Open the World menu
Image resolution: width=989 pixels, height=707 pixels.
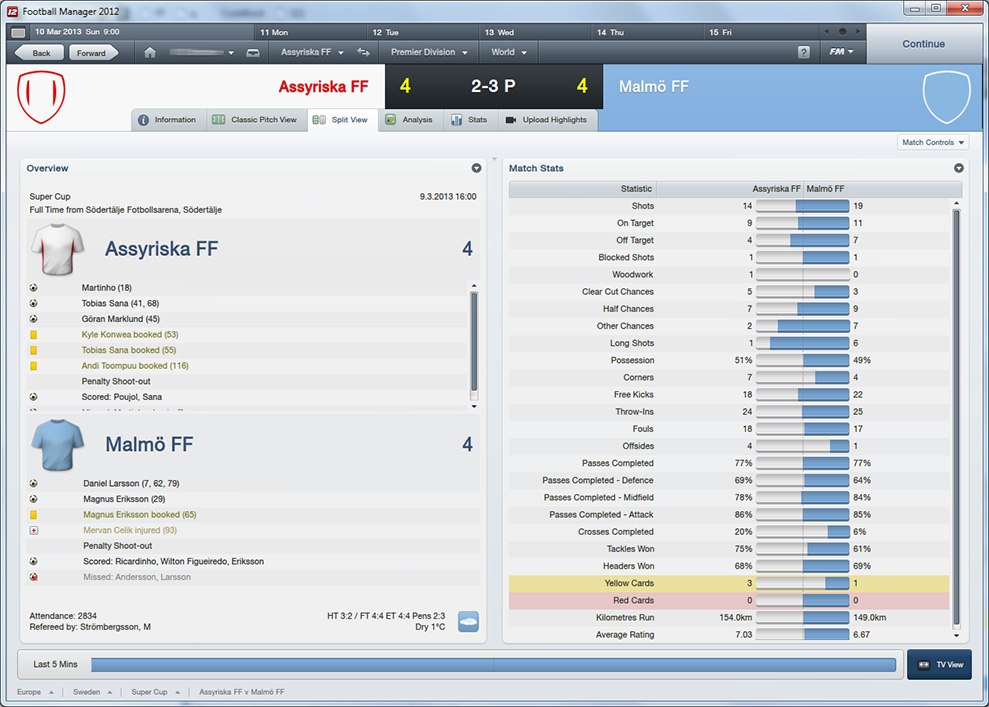pos(509,52)
